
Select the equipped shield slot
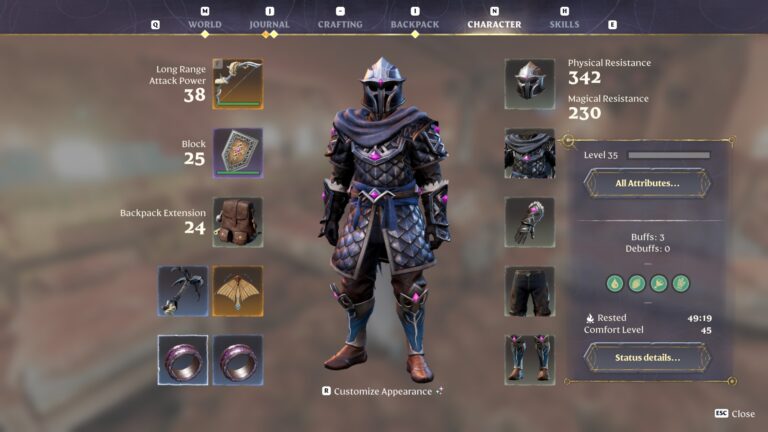(x=238, y=153)
